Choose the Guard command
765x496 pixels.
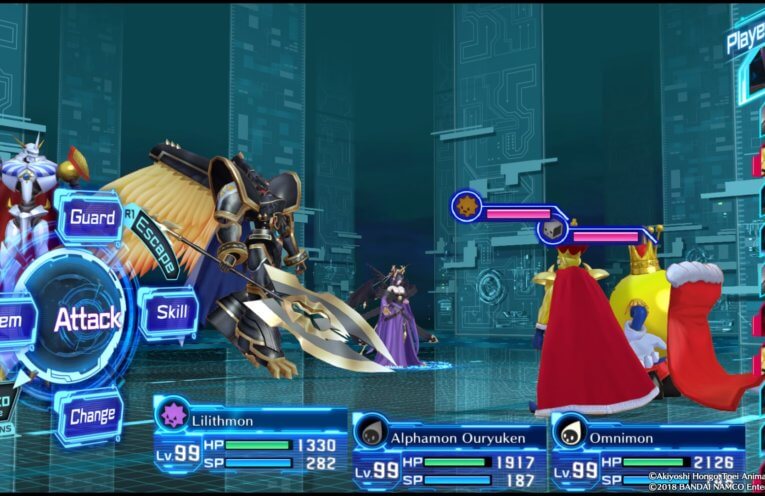(91, 217)
